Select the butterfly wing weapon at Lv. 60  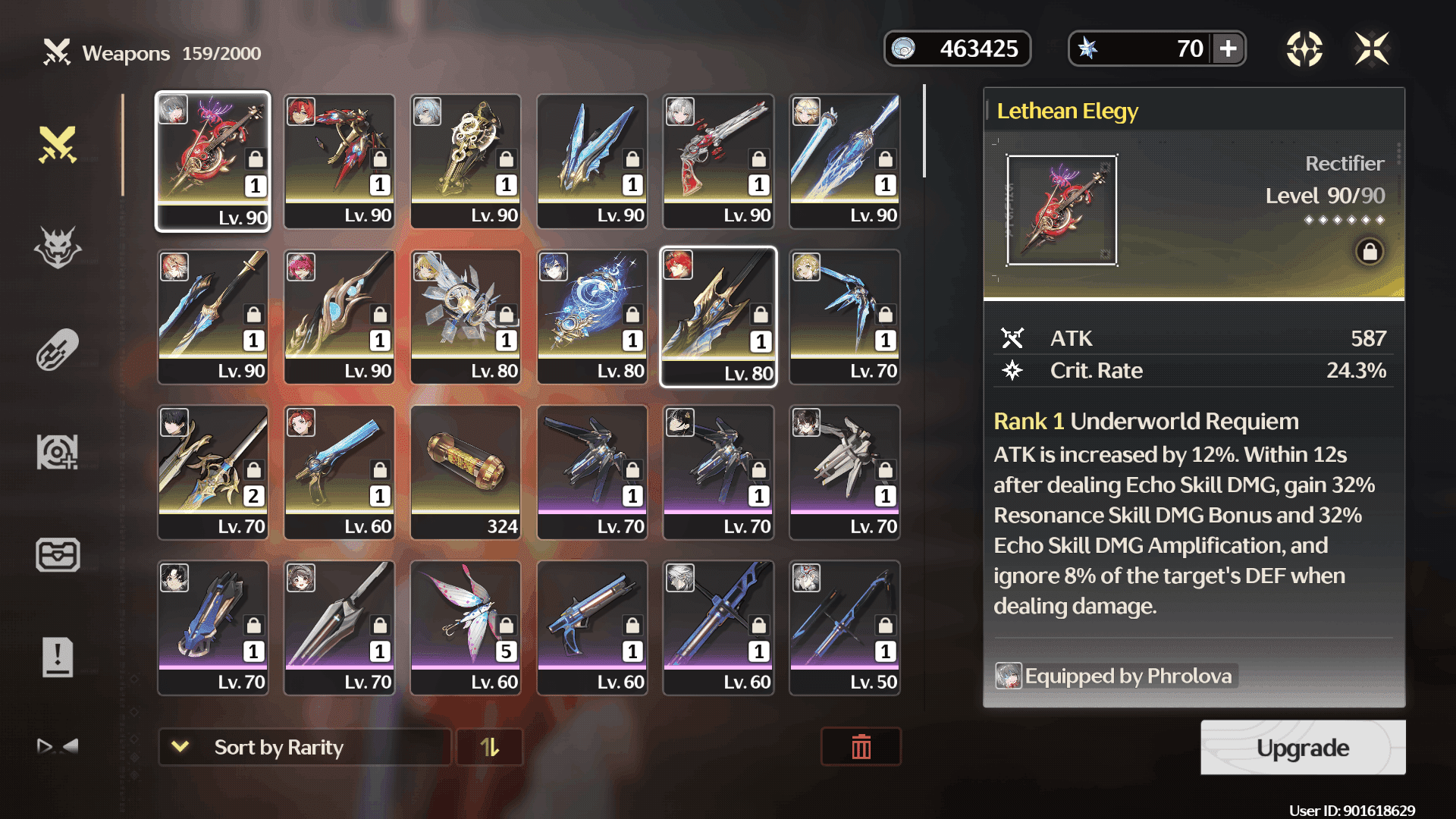(466, 627)
